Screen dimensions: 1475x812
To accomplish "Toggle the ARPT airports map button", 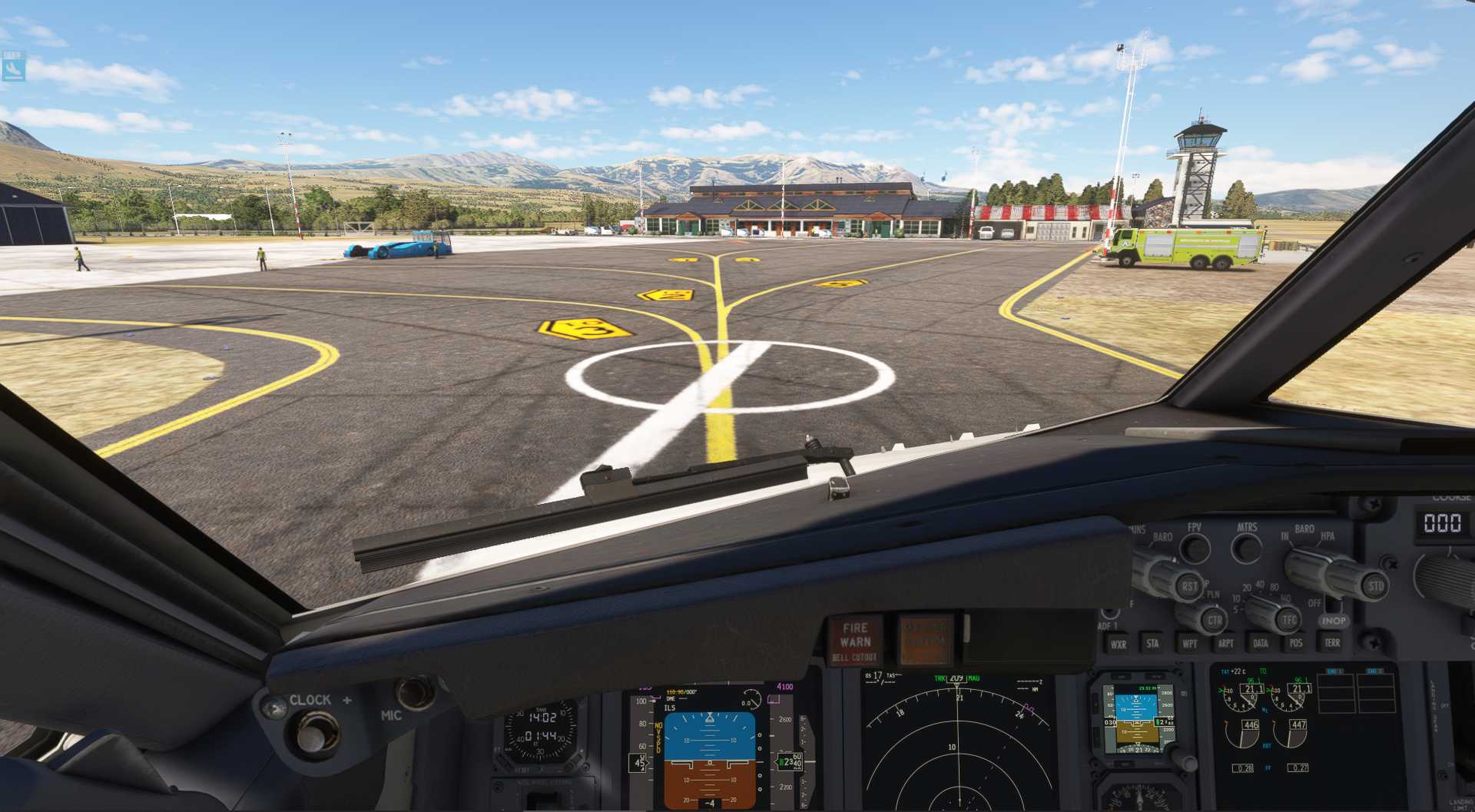I will 1226,644.
